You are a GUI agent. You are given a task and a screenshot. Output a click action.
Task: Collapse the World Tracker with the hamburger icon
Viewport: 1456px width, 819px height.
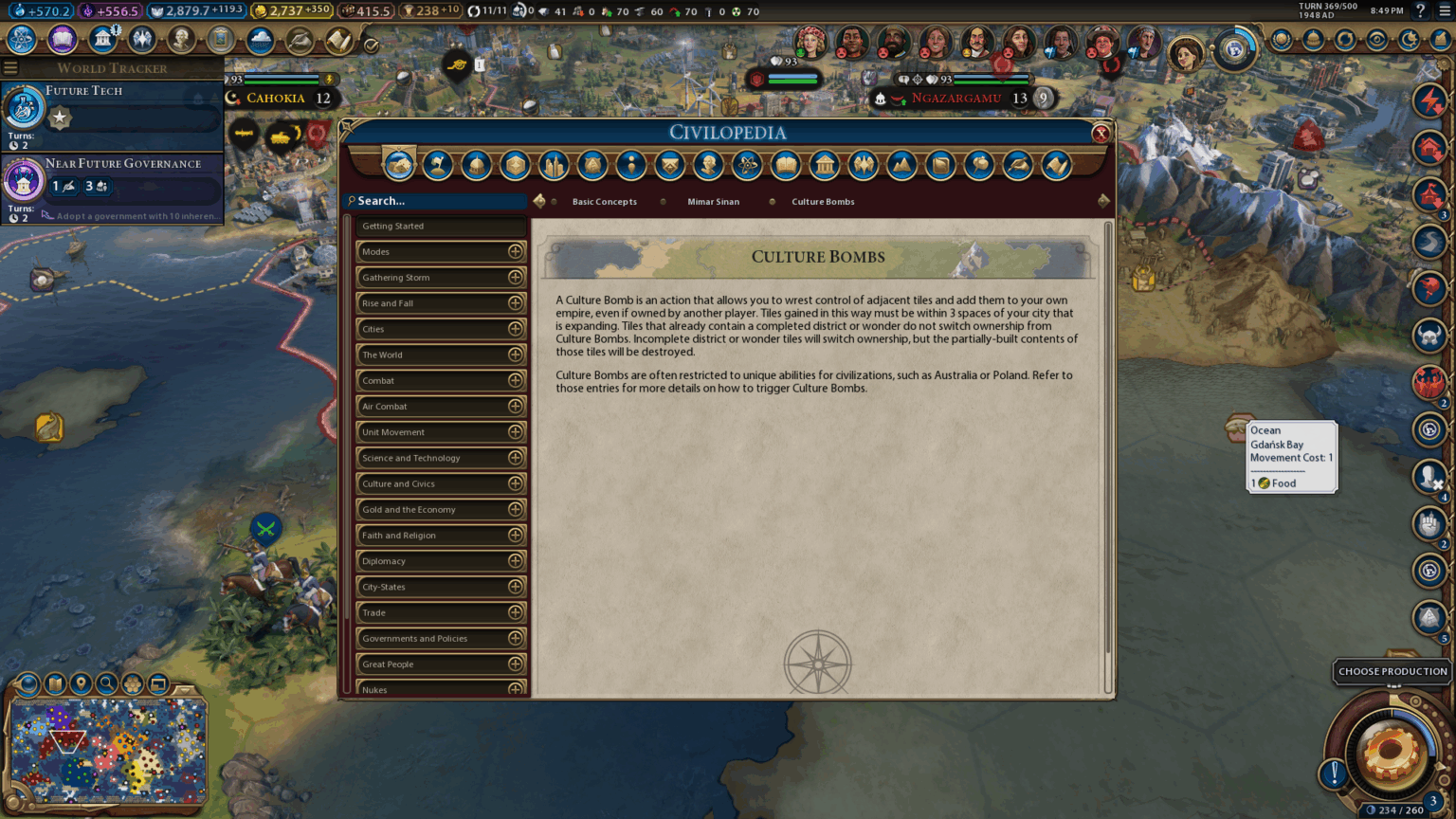[10, 67]
